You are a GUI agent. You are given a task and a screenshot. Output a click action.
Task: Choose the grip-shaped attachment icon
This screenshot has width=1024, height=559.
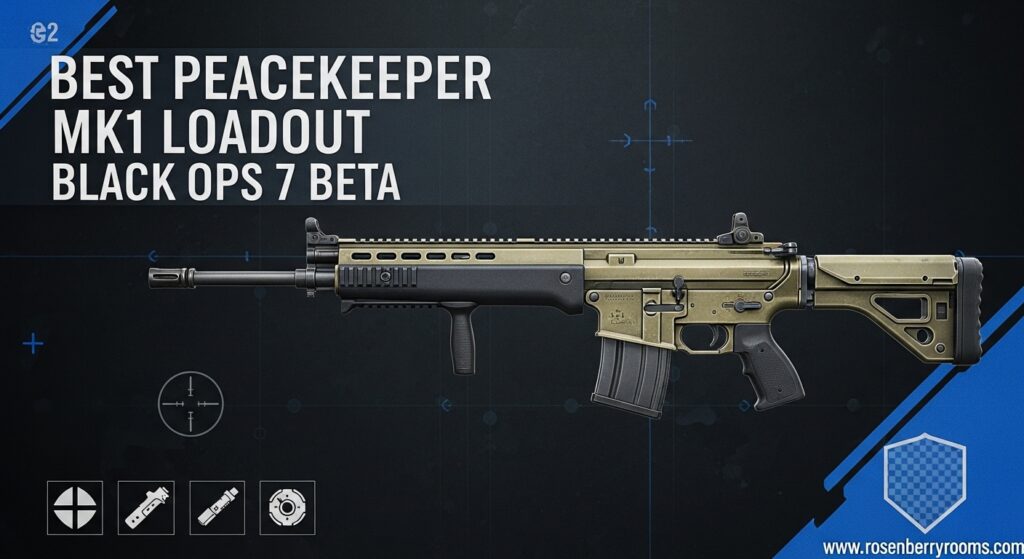pos(146,508)
